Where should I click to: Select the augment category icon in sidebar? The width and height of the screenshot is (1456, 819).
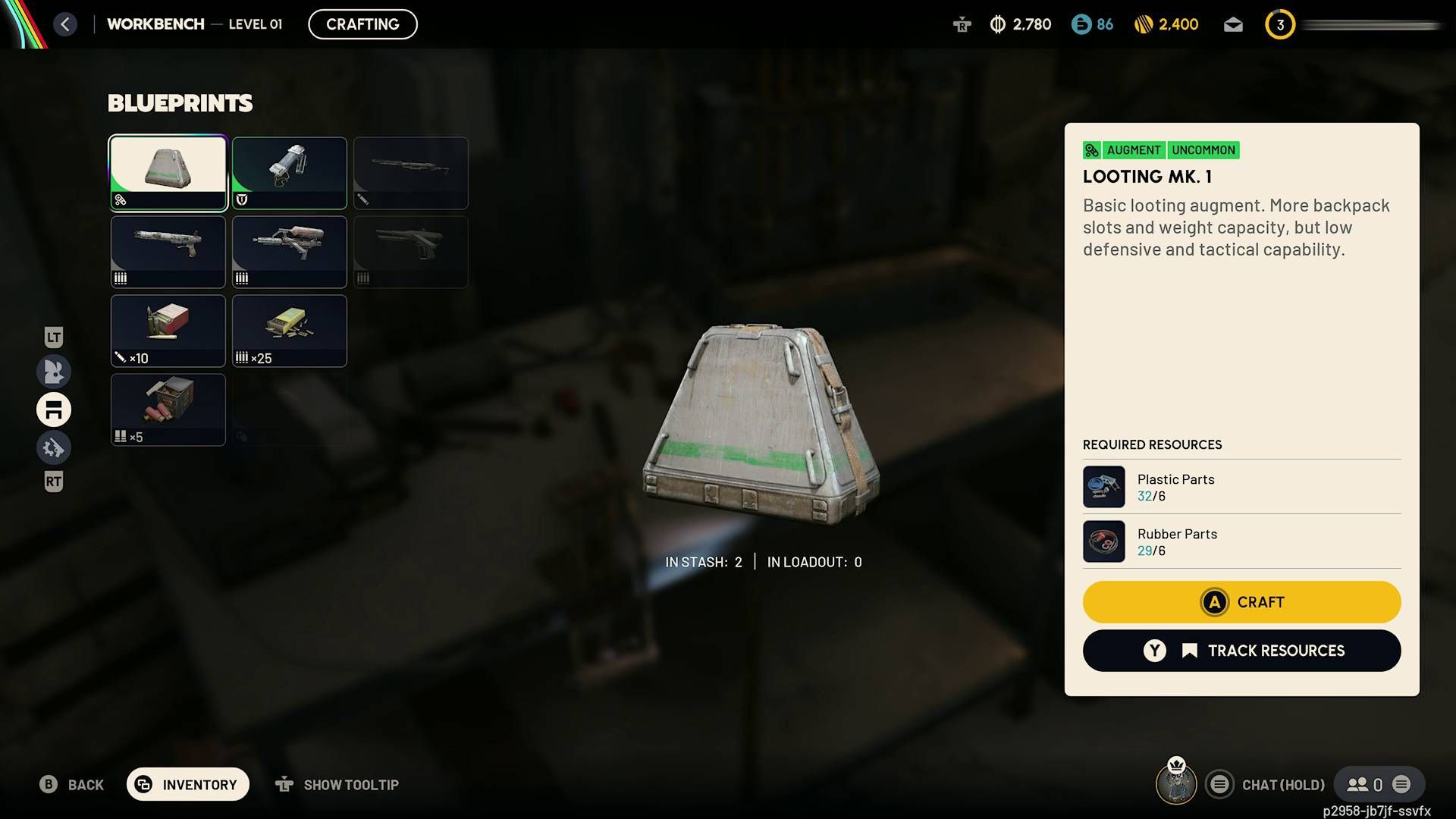click(x=54, y=409)
